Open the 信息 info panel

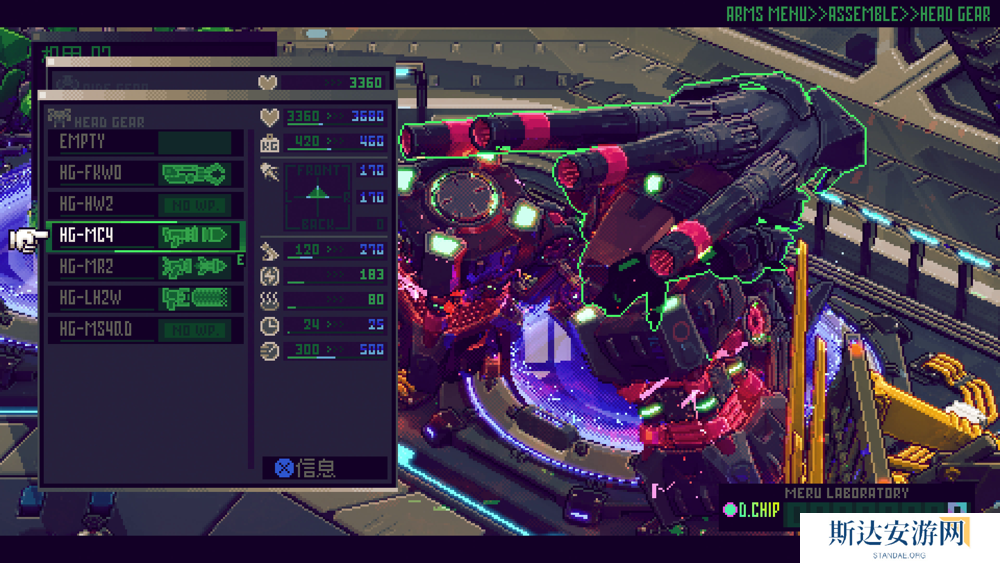[x=323, y=468]
